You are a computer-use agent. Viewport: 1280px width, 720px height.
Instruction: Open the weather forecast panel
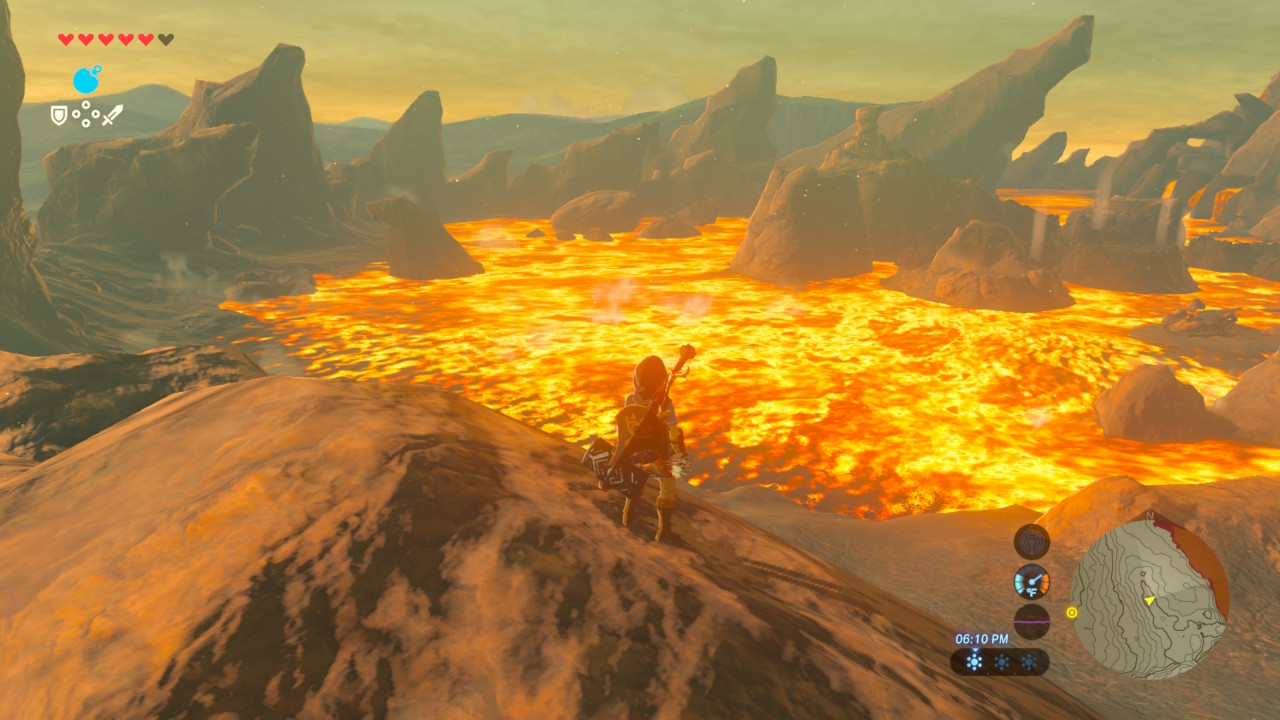coord(1000,662)
